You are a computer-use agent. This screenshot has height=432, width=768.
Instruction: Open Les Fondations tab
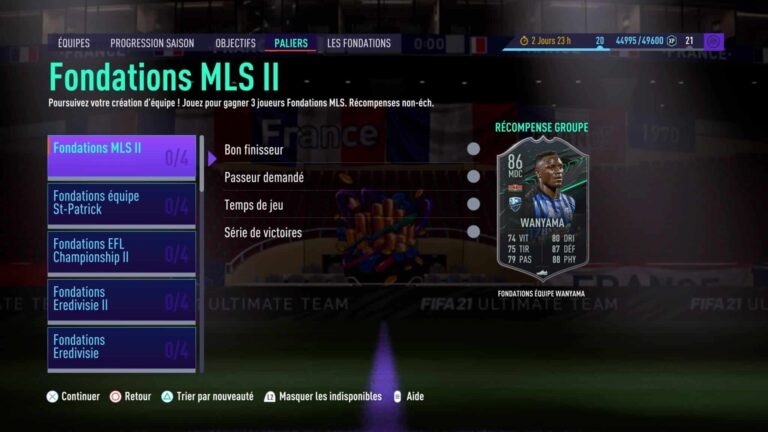coord(359,43)
